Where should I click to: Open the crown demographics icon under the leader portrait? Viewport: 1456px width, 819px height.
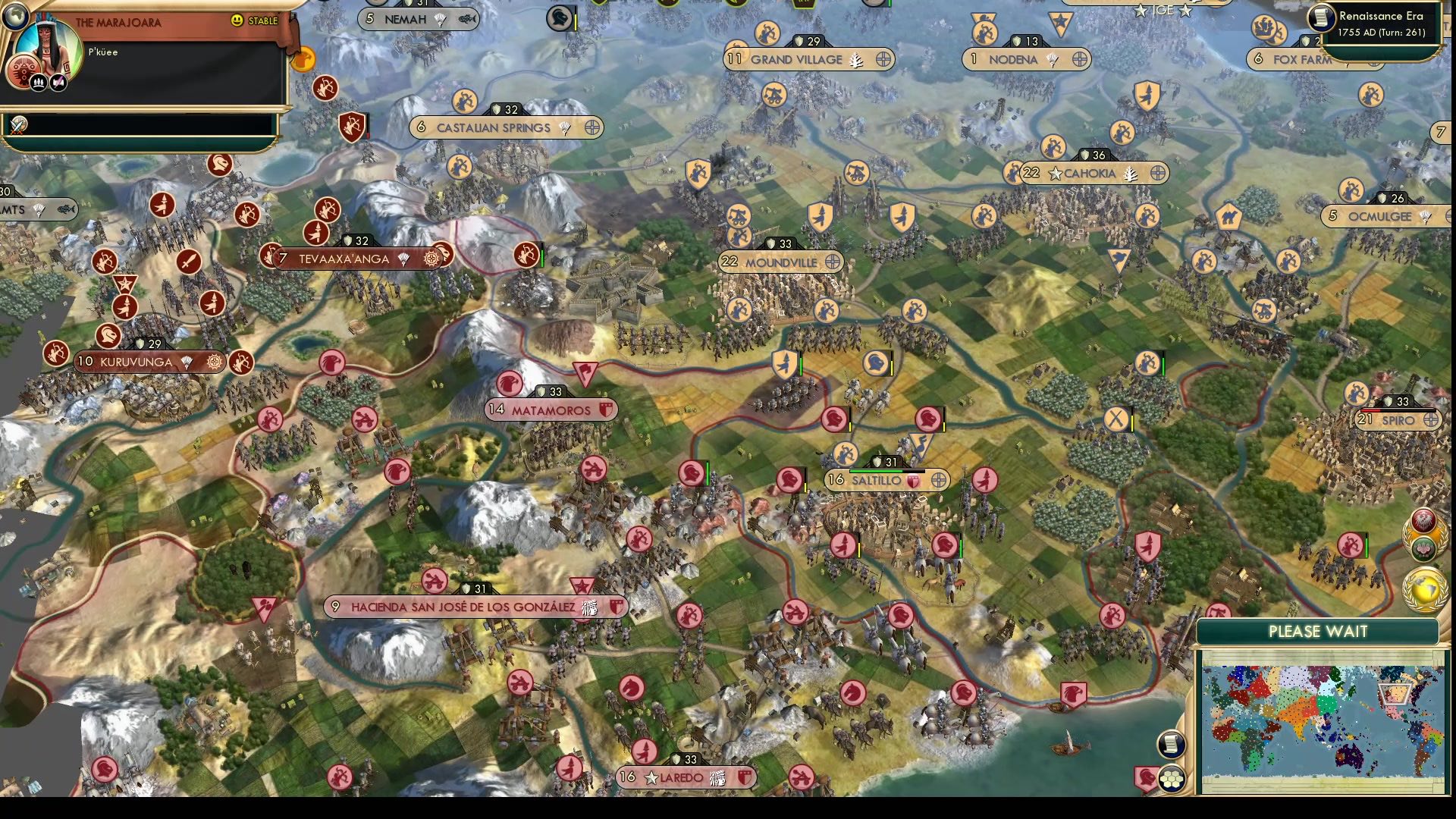click(x=39, y=83)
